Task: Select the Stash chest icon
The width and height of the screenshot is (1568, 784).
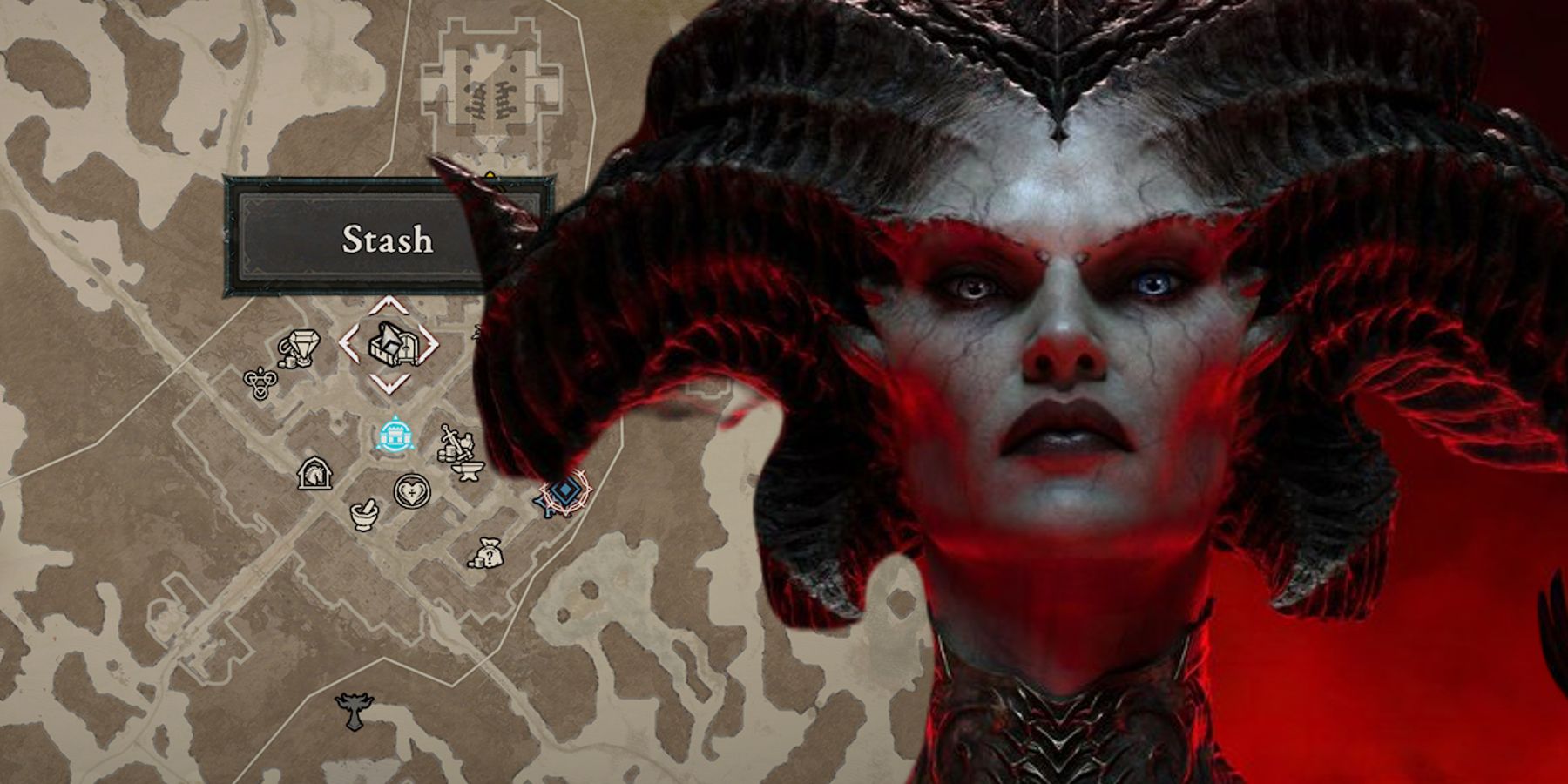Action: [392, 344]
